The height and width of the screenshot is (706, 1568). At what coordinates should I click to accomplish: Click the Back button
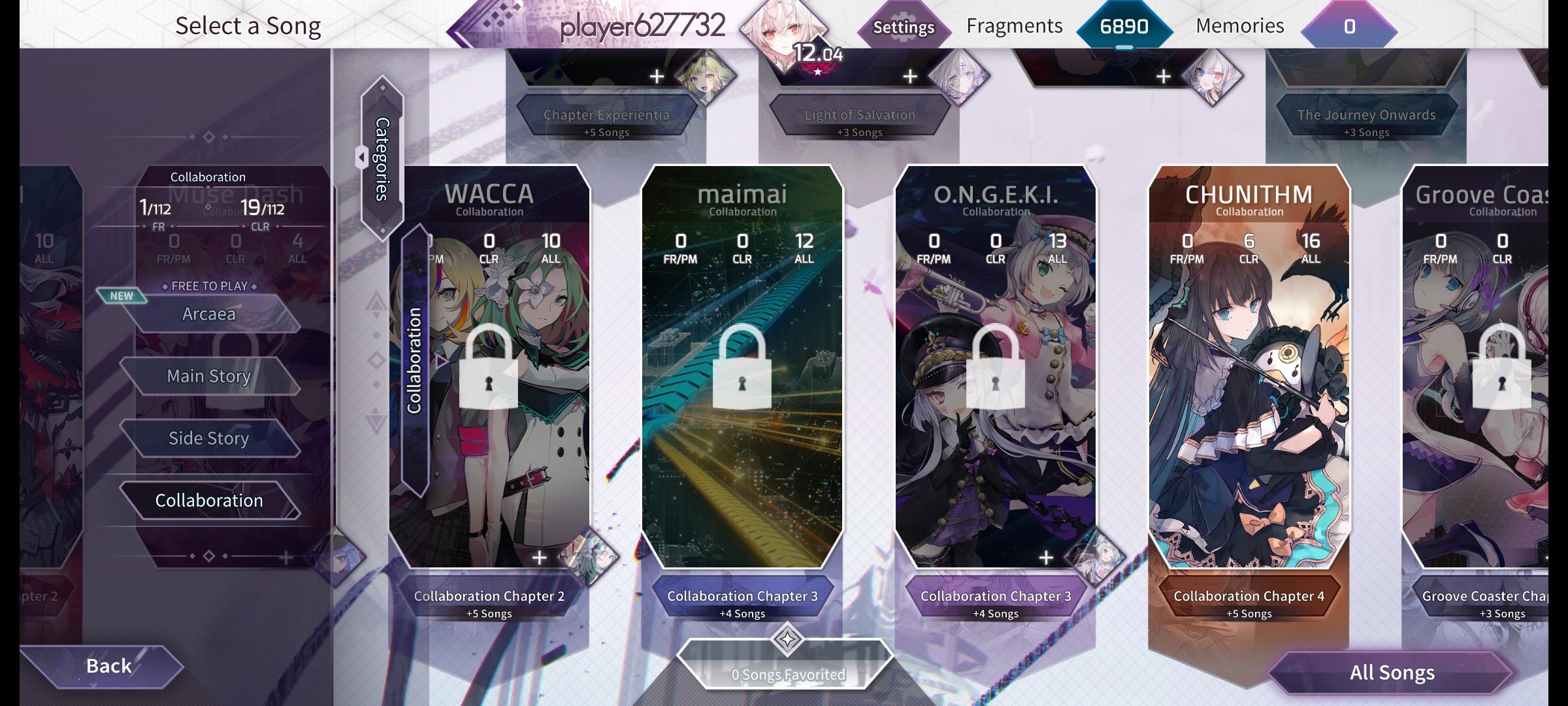point(108,665)
